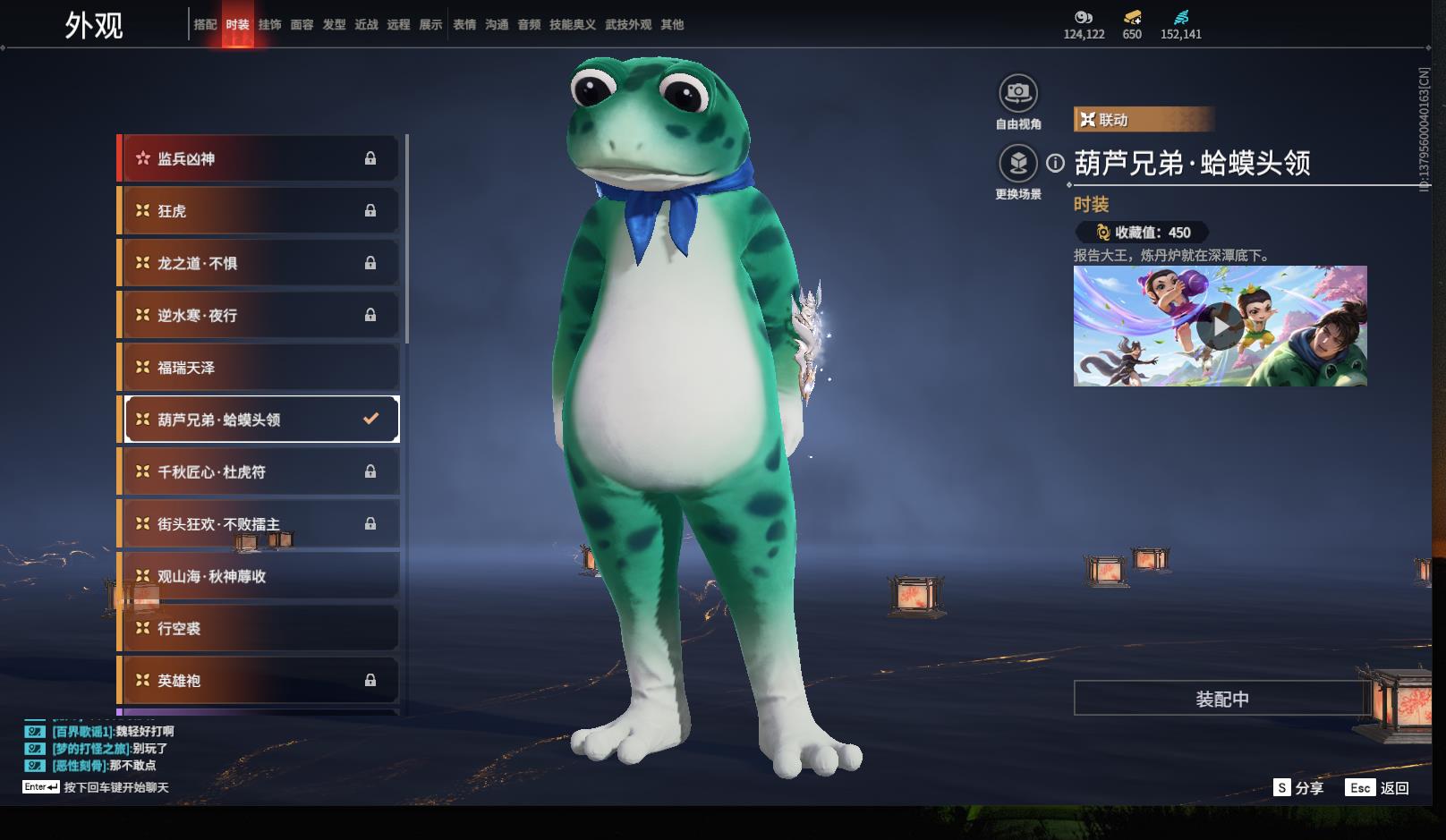Choose the 狂虎 outfit row

(258, 211)
